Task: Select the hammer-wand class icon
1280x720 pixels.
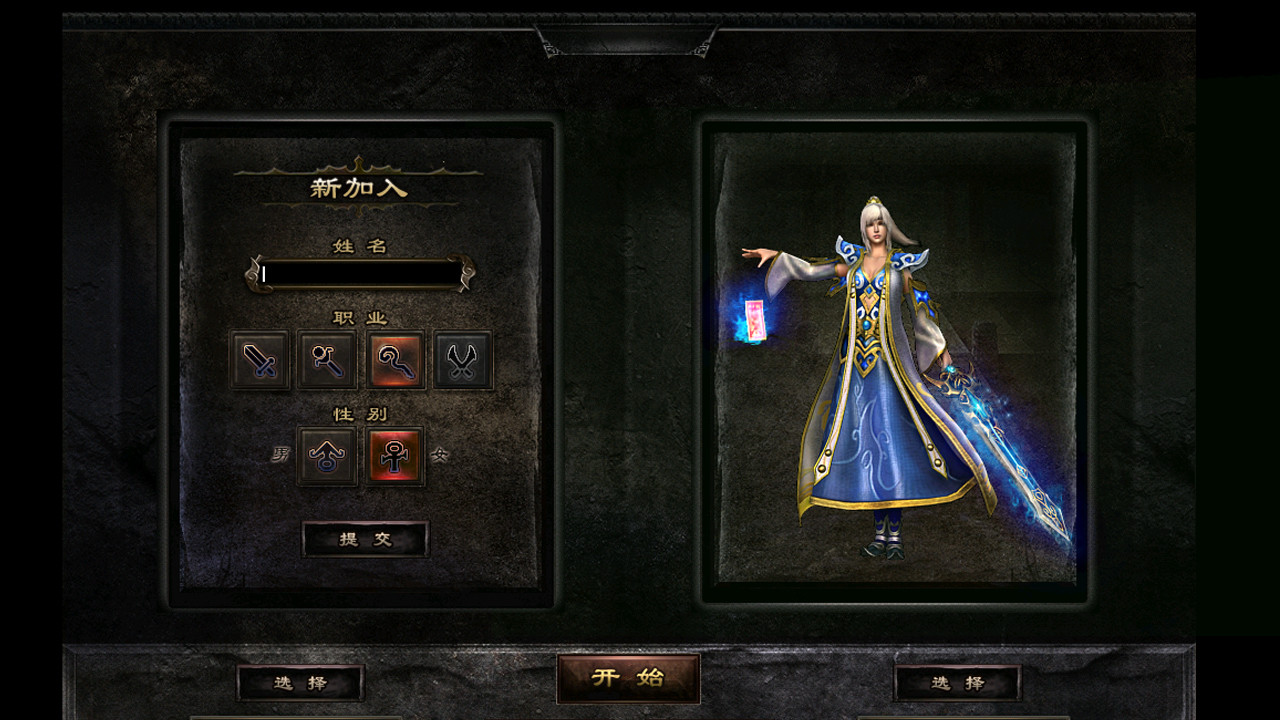Action: [x=327, y=361]
